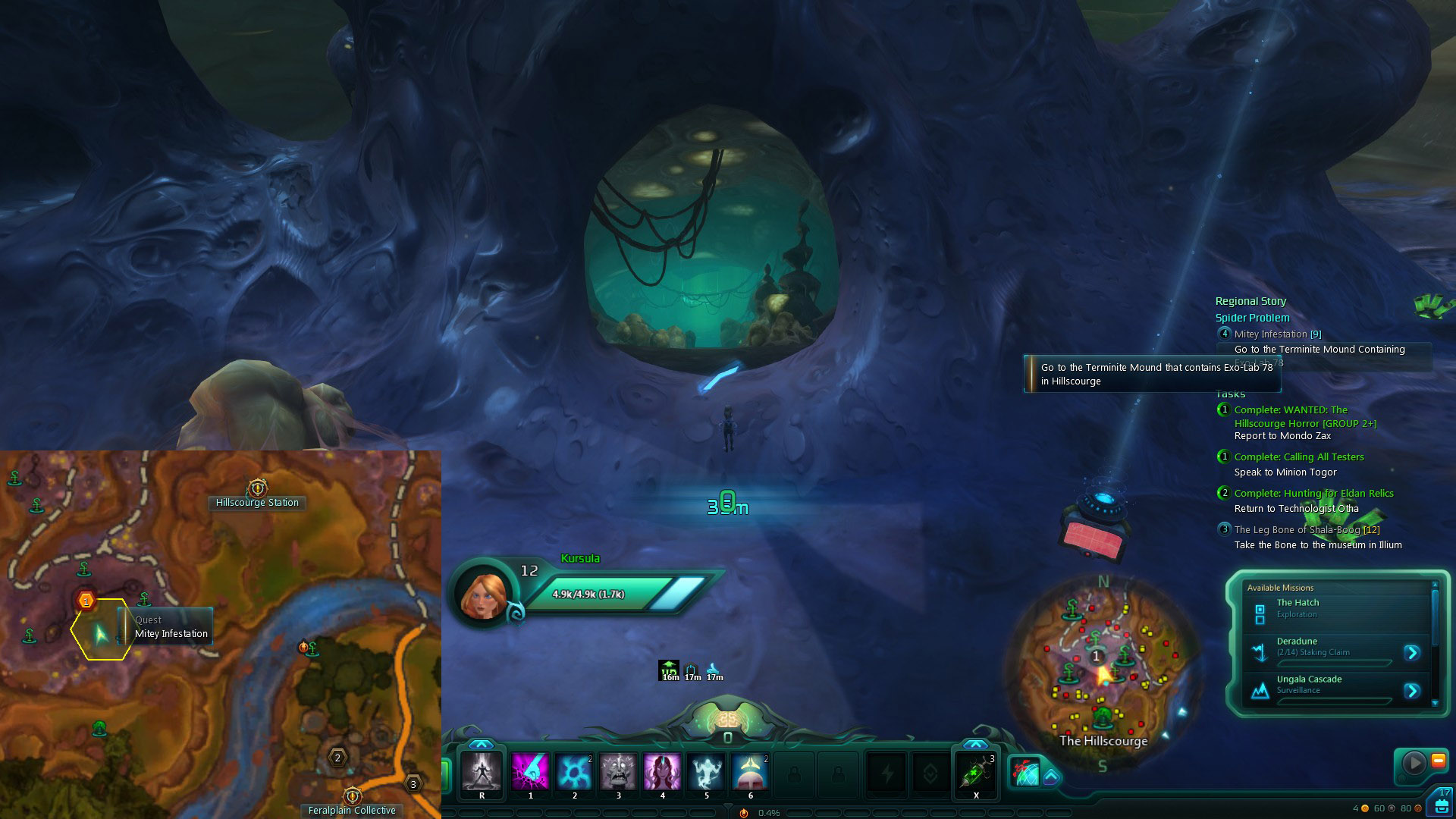Click the round play button near missions
The image size is (1456, 819).
click(x=1414, y=762)
